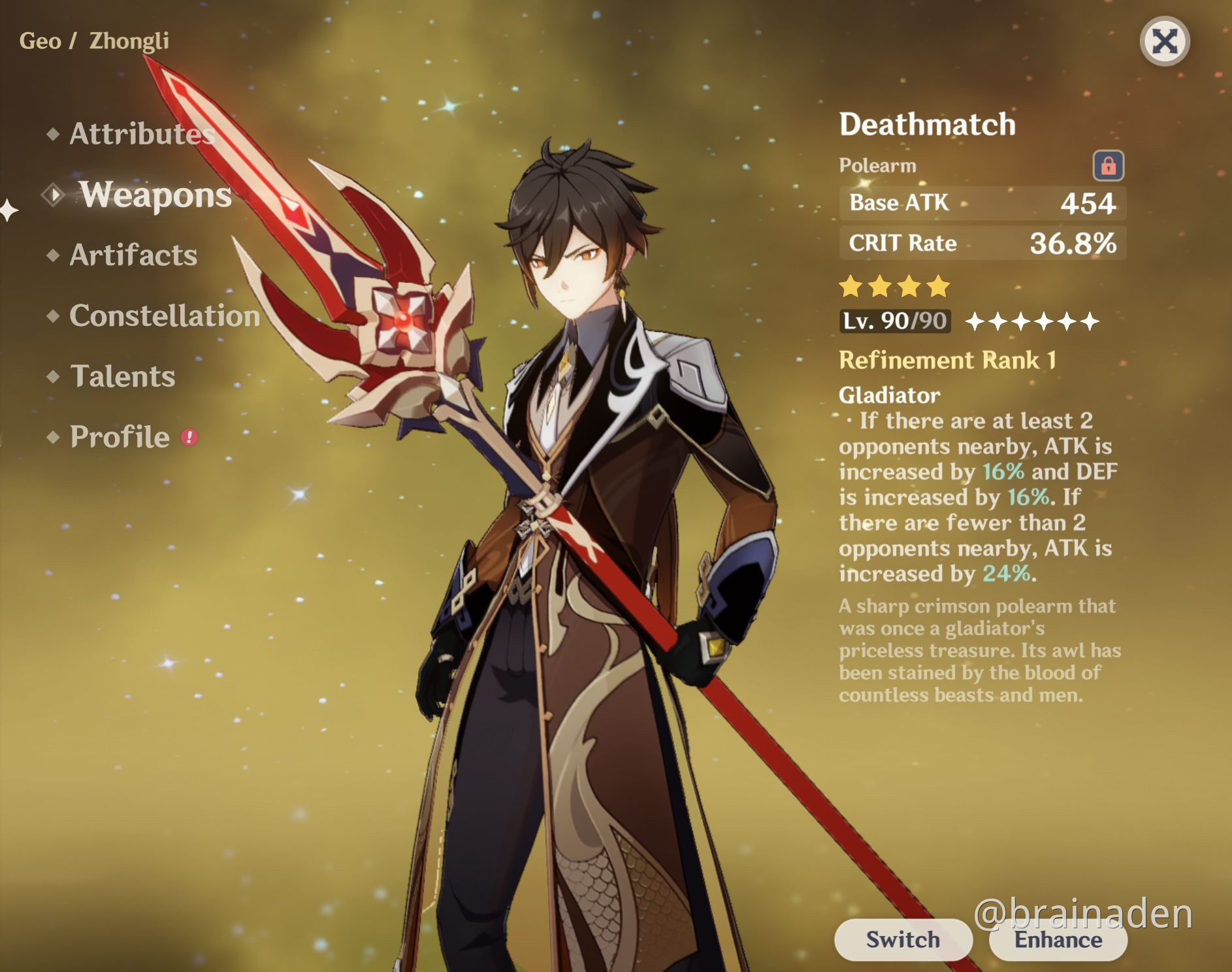Click the Switch weapon button
The image size is (1232, 972).
point(903,939)
